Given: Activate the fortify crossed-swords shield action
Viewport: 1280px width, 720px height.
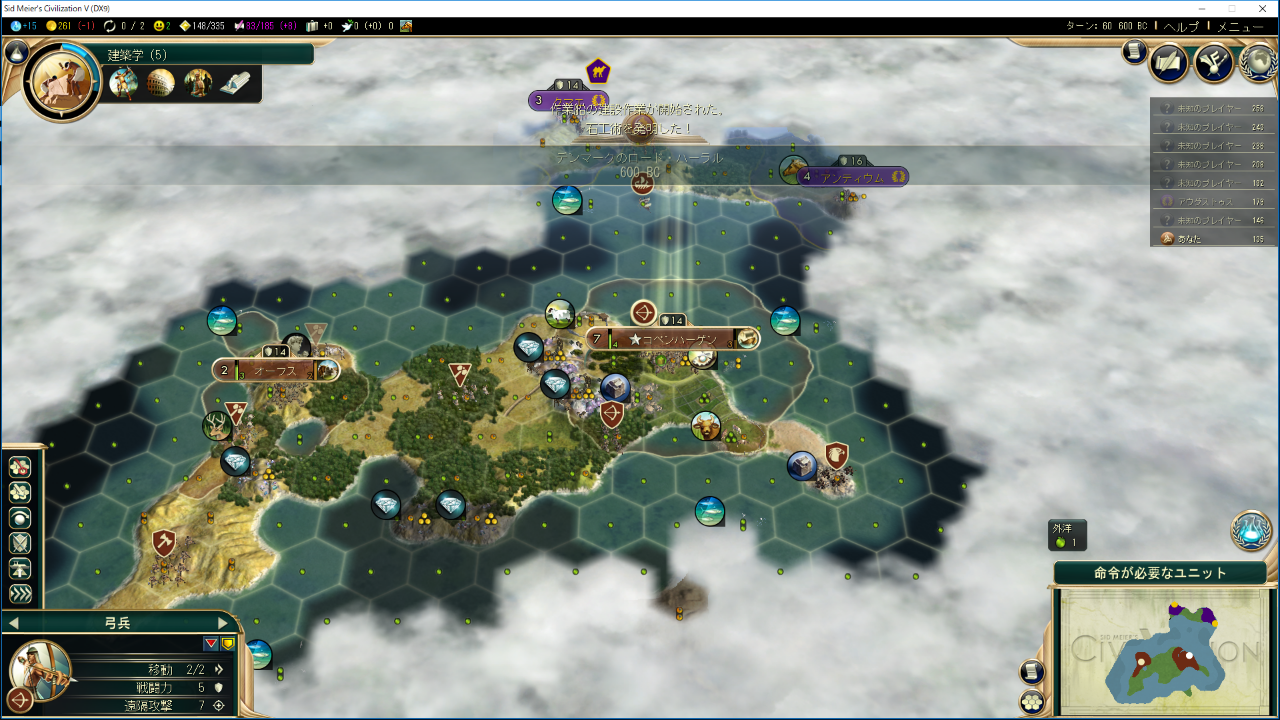Looking at the screenshot, I should click(20, 544).
